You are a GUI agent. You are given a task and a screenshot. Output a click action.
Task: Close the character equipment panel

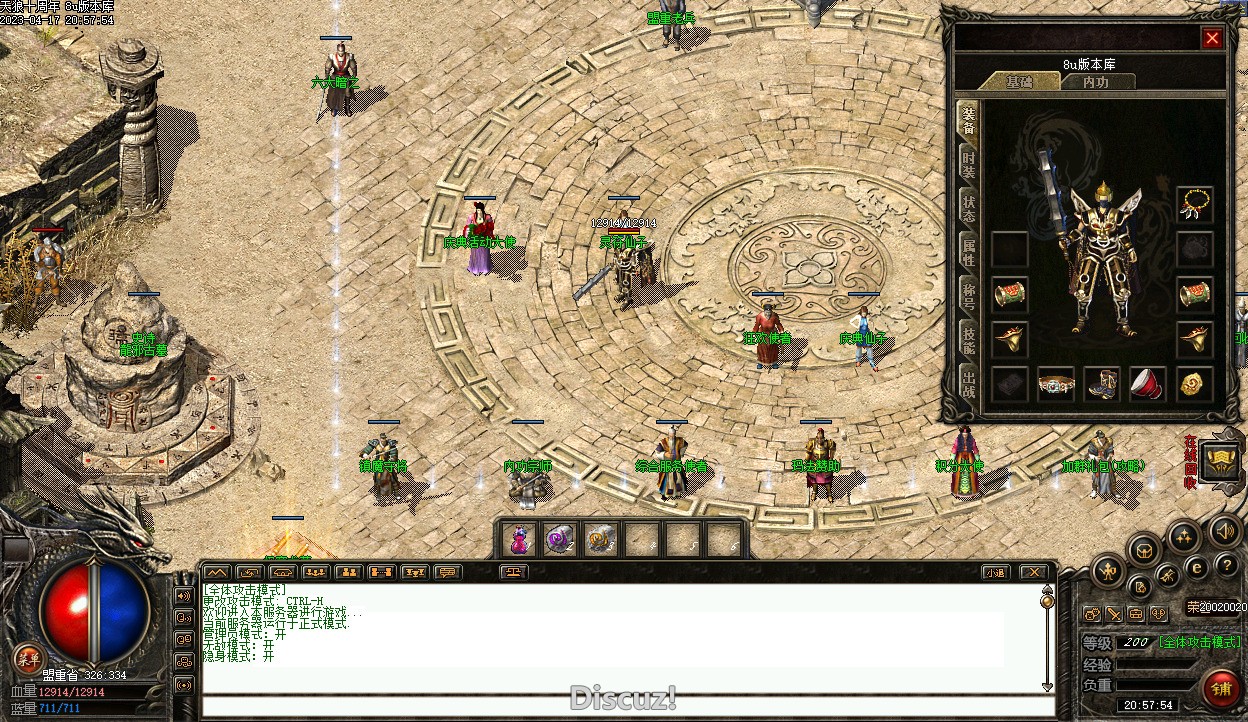(x=1212, y=39)
